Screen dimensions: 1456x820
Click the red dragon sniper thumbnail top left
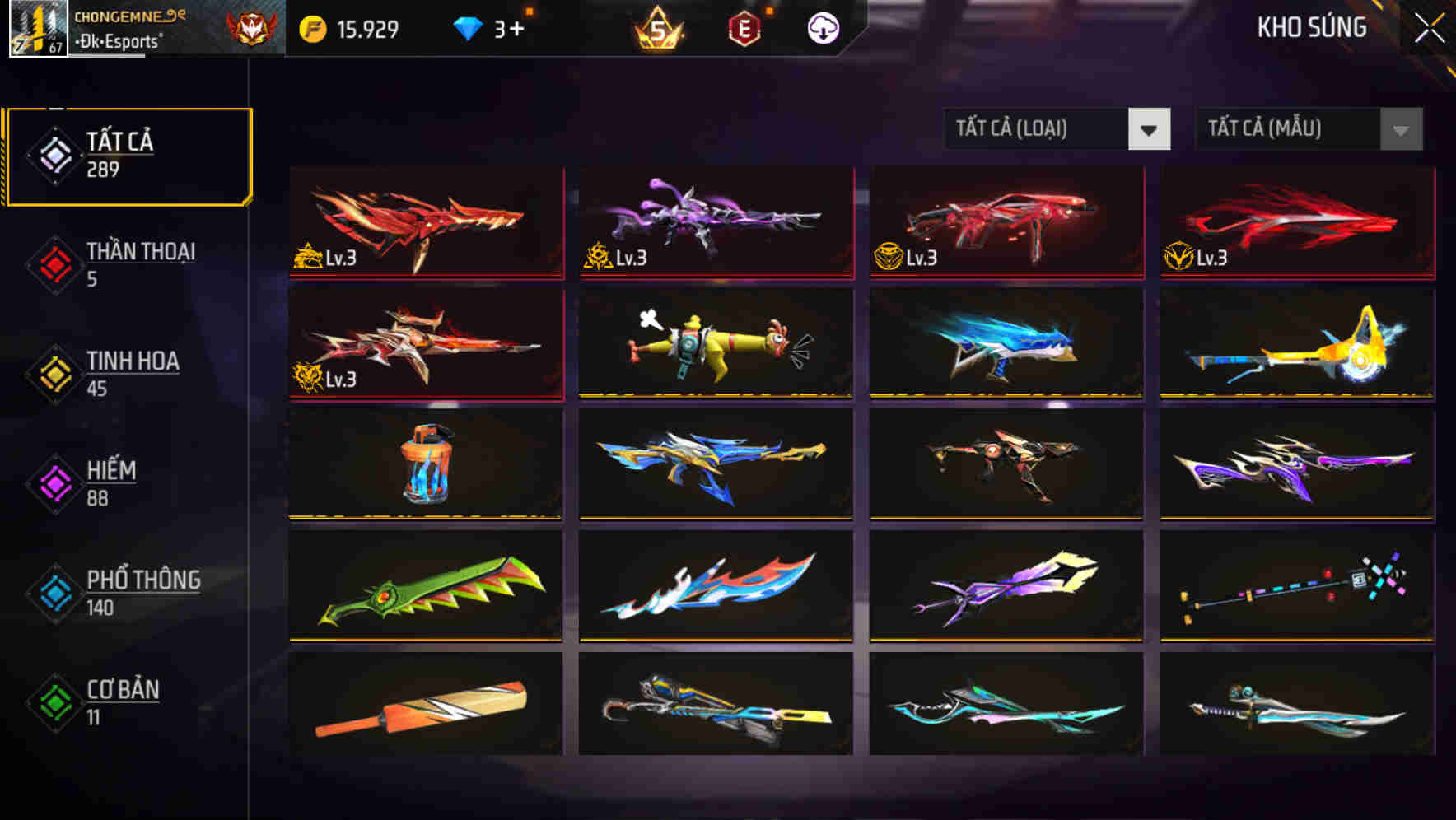[425, 221]
